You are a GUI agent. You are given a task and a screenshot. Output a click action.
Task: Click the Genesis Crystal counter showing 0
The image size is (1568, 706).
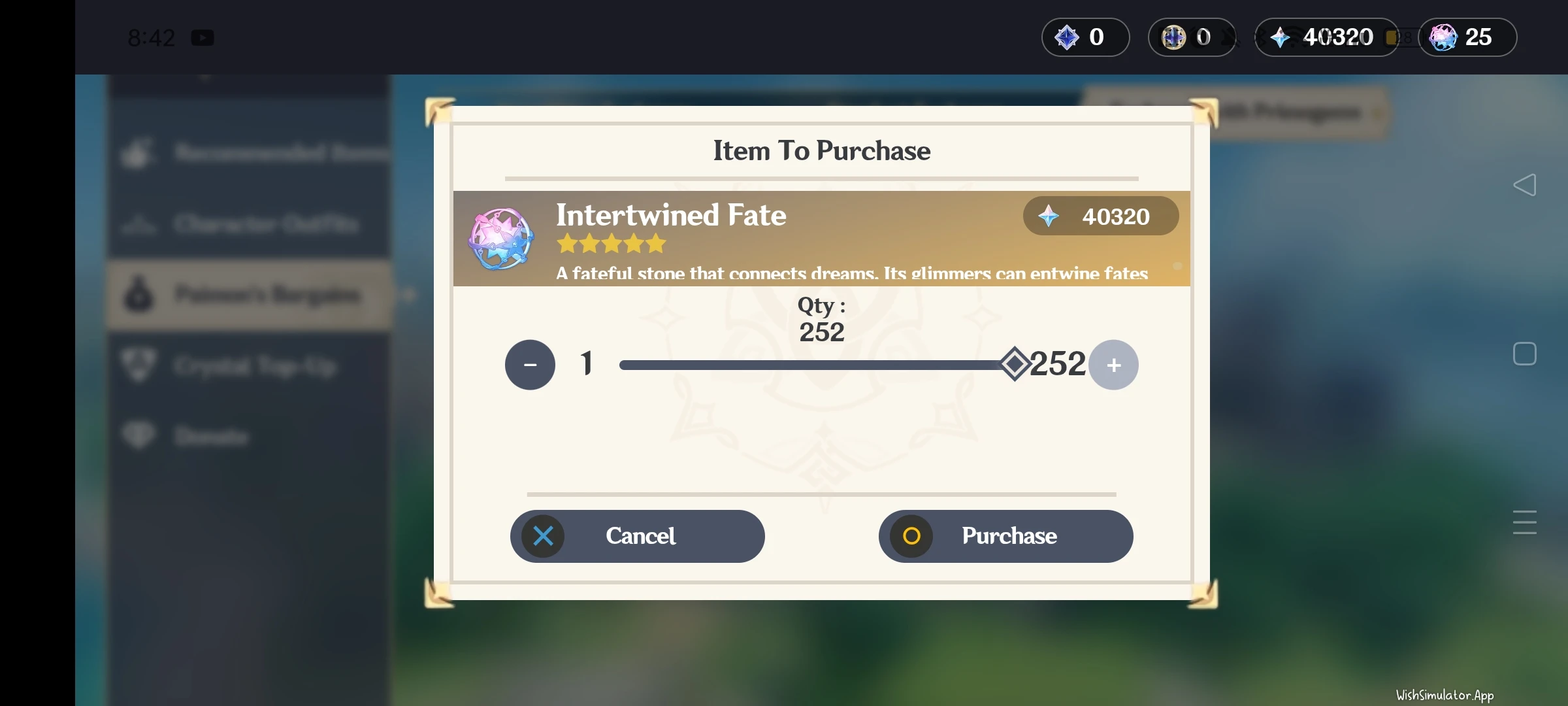pyautogui.click(x=1085, y=37)
